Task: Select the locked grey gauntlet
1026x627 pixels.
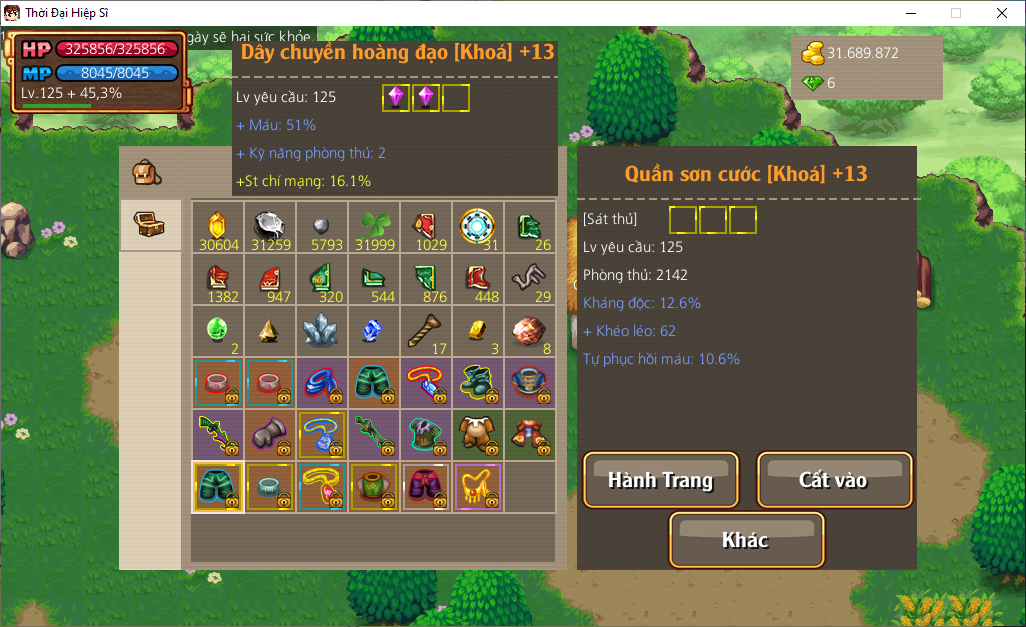Action: pyautogui.click(x=270, y=435)
